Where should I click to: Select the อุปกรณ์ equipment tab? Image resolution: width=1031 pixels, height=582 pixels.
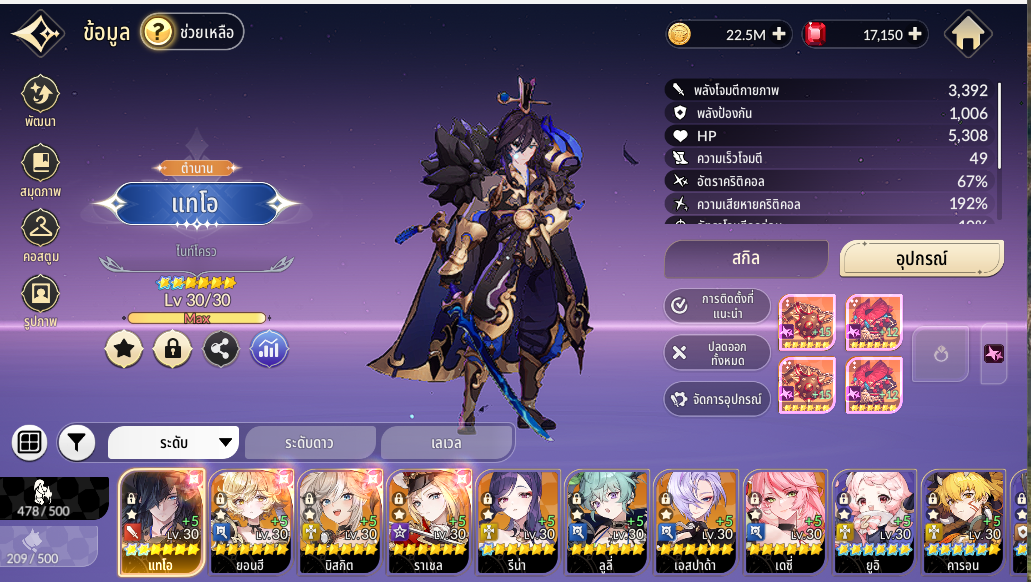click(921, 259)
